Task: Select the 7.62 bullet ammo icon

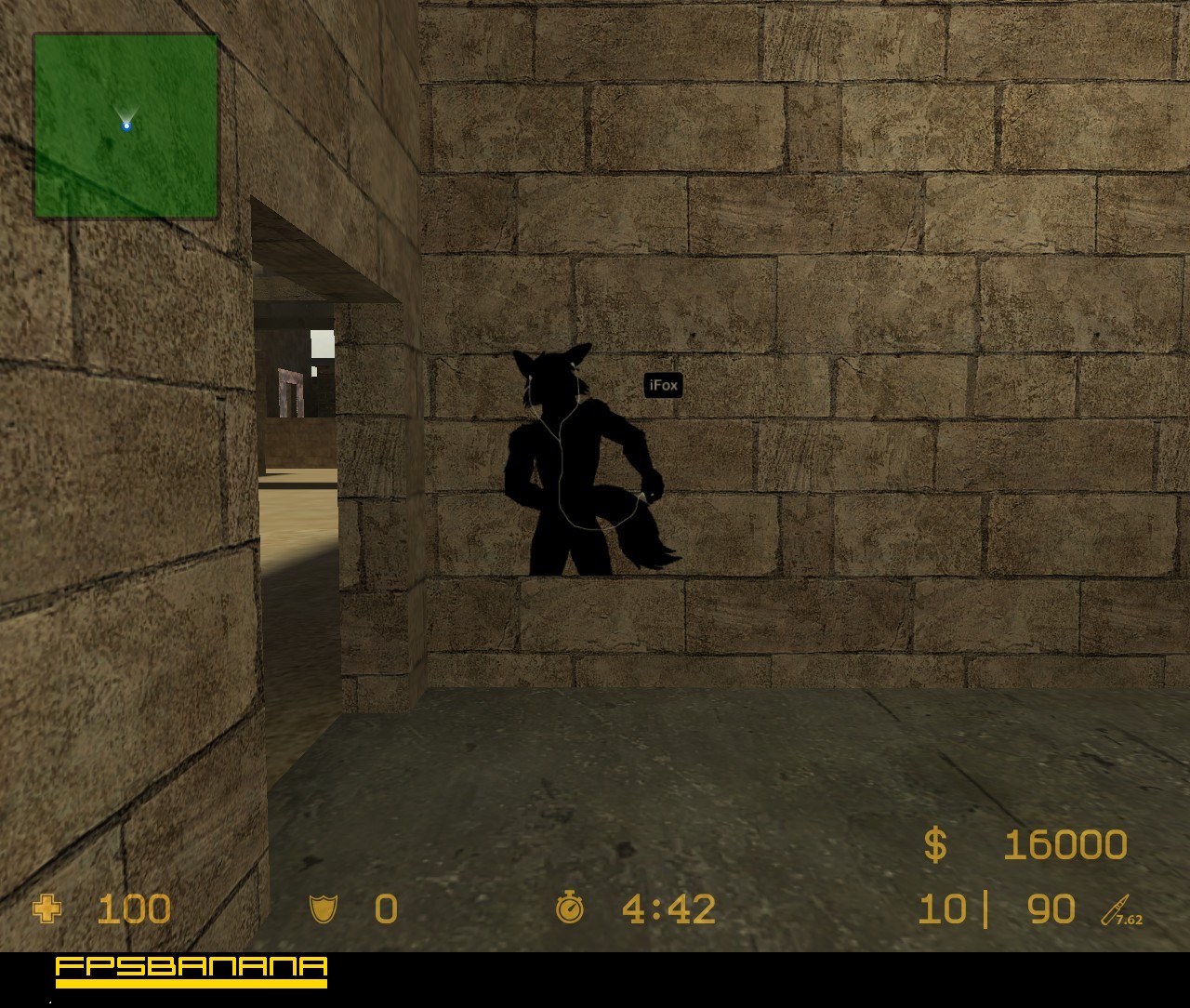Action: (1118, 909)
